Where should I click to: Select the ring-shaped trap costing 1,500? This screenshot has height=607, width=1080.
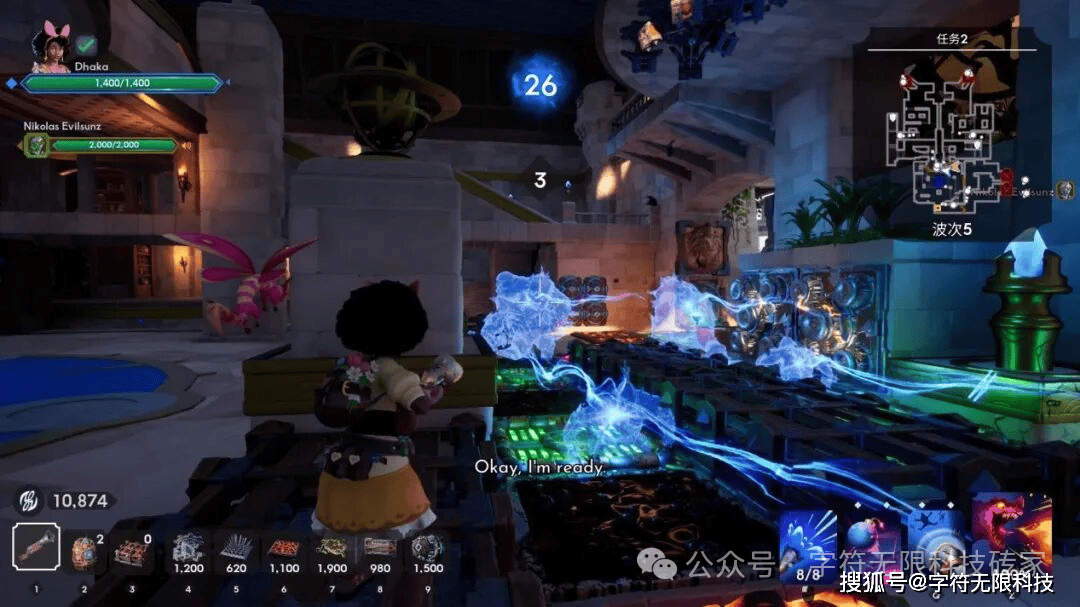point(428,548)
